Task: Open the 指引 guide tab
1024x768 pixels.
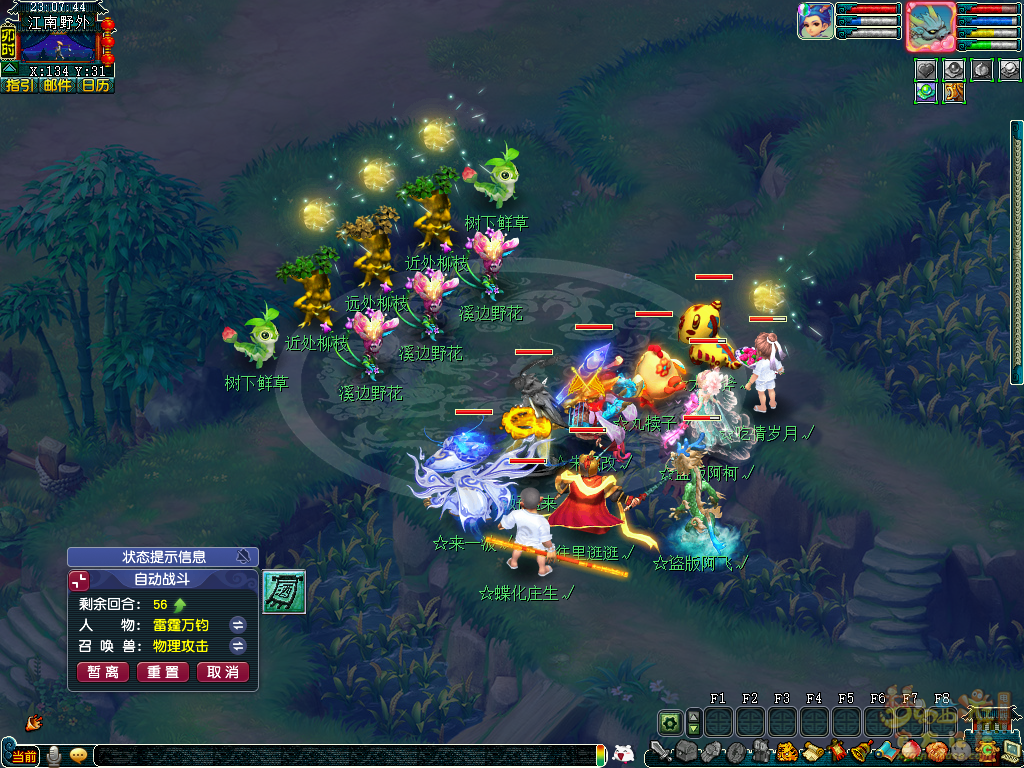Action: tap(20, 86)
